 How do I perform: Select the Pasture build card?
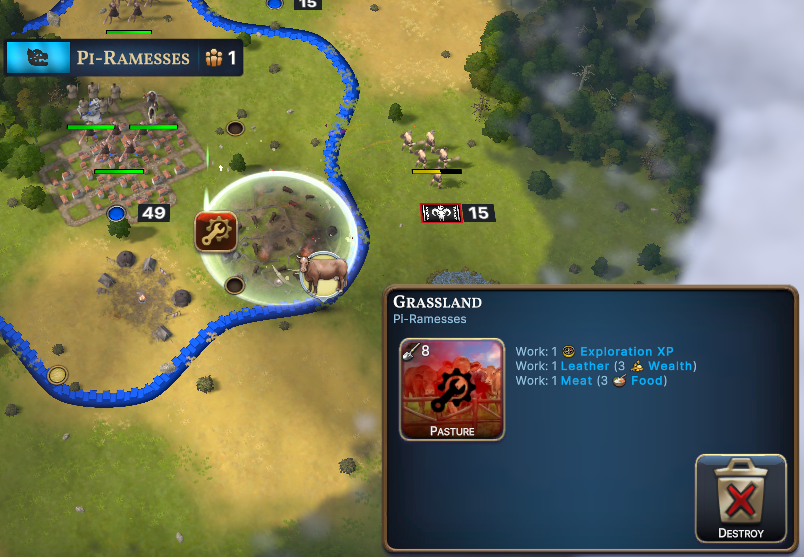tap(452, 389)
